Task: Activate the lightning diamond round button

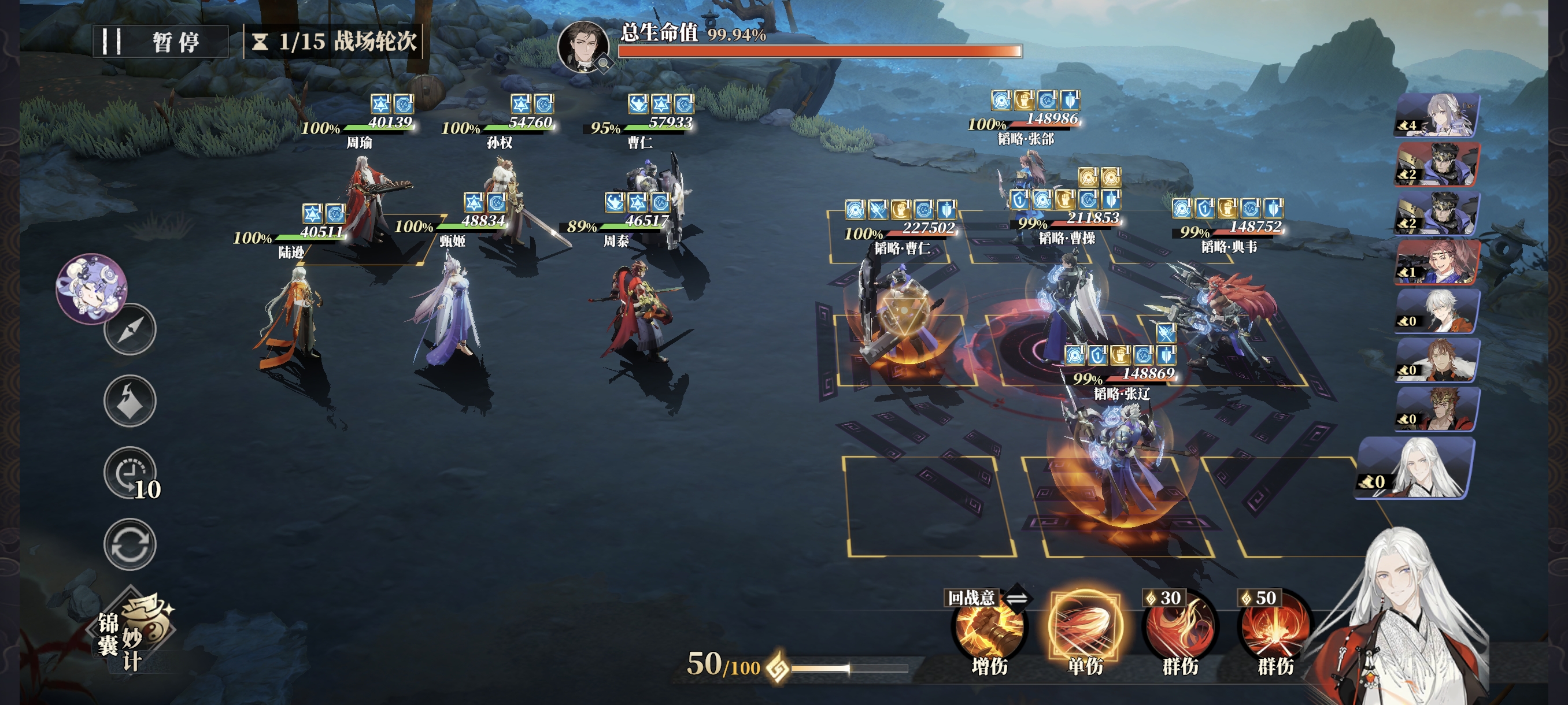Action: coord(130,400)
